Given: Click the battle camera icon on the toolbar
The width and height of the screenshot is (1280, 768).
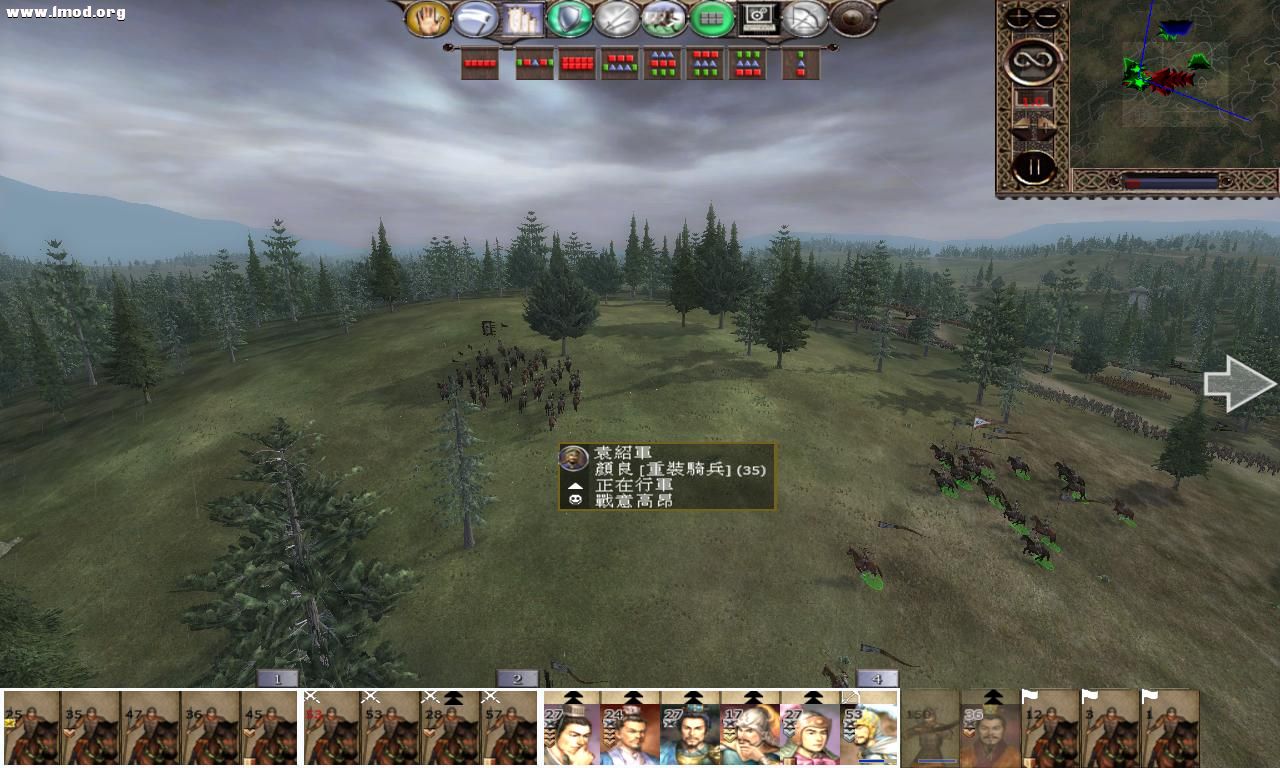Looking at the screenshot, I should (760, 20).
